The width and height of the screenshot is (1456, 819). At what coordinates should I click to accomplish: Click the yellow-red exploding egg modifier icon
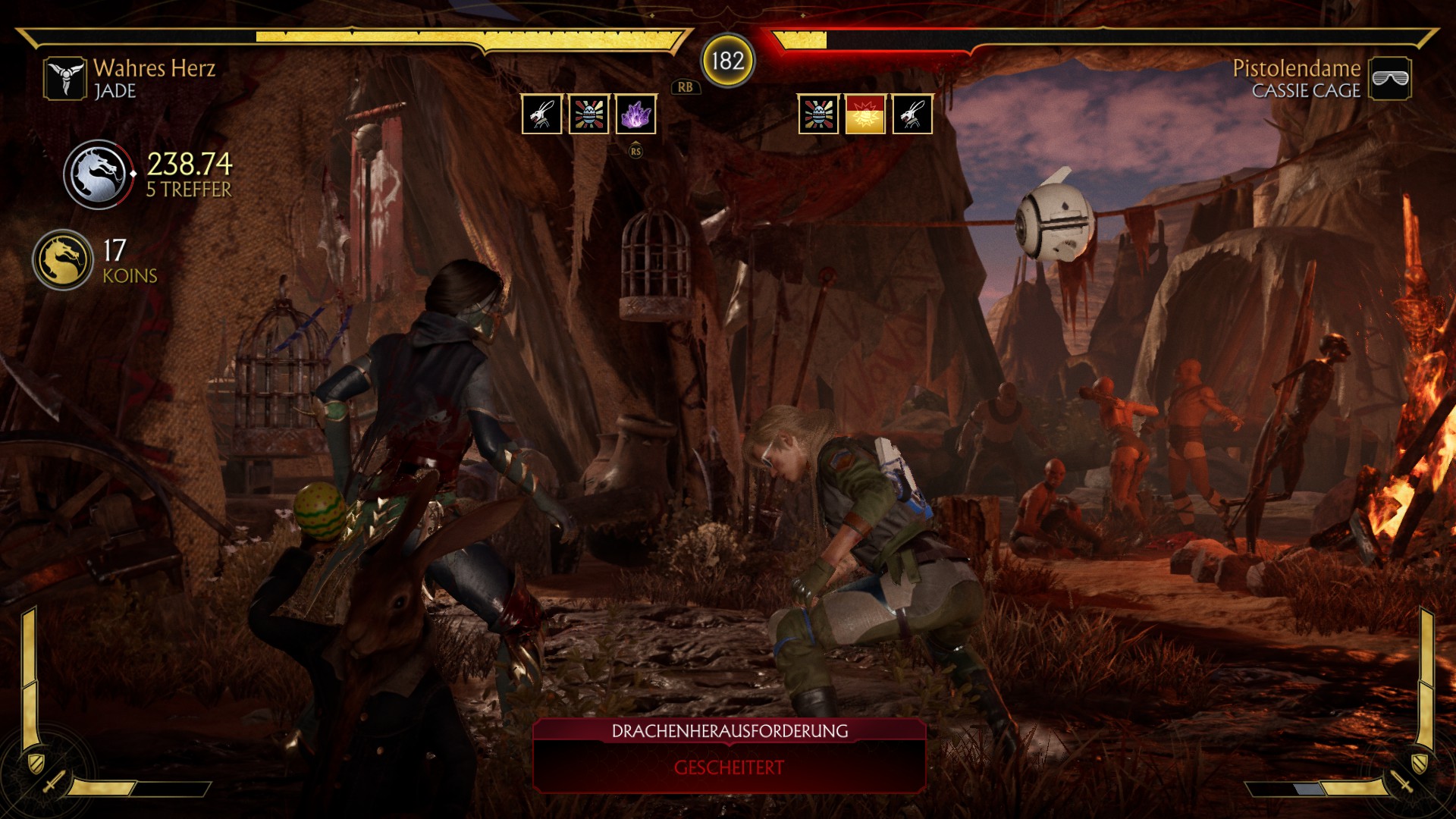[x=864, y=115]
